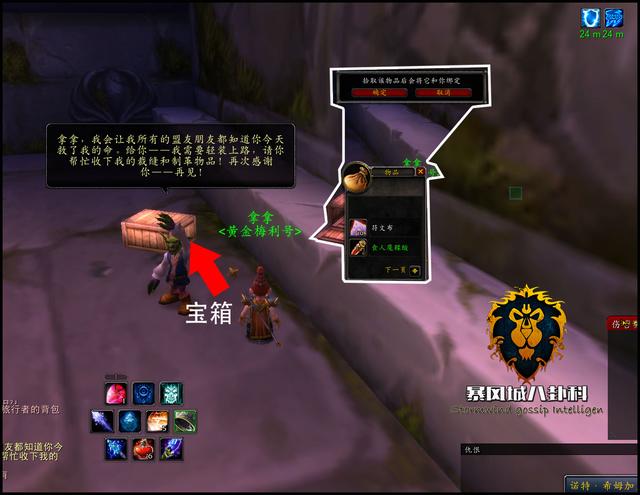Image resolution: width=640 pixels, height=495 pixels.
Task: Close the loot window with the X
Action: coord(421,171)
